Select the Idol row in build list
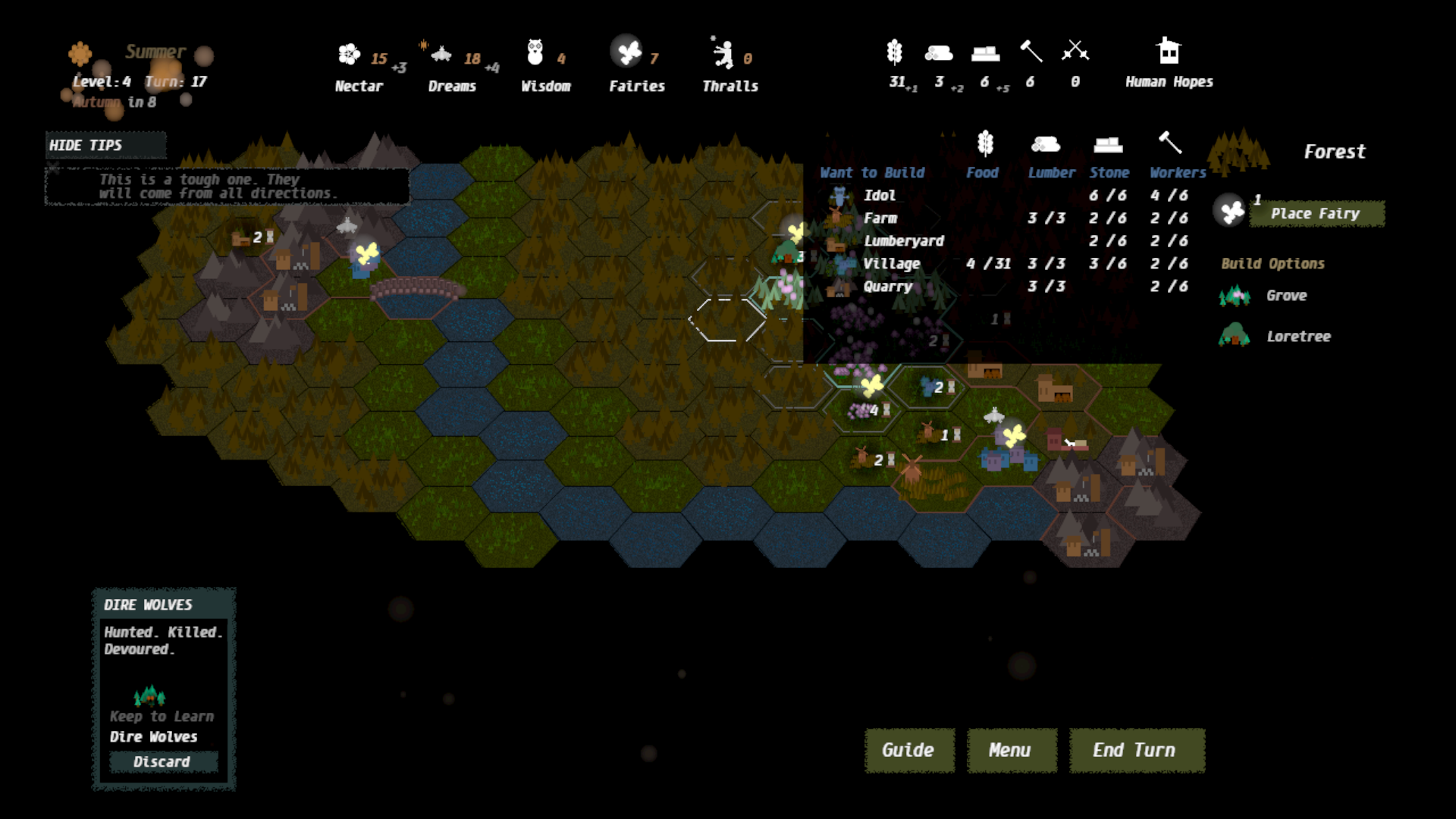This screenshot has height=819, width=1456. point(880,196)
